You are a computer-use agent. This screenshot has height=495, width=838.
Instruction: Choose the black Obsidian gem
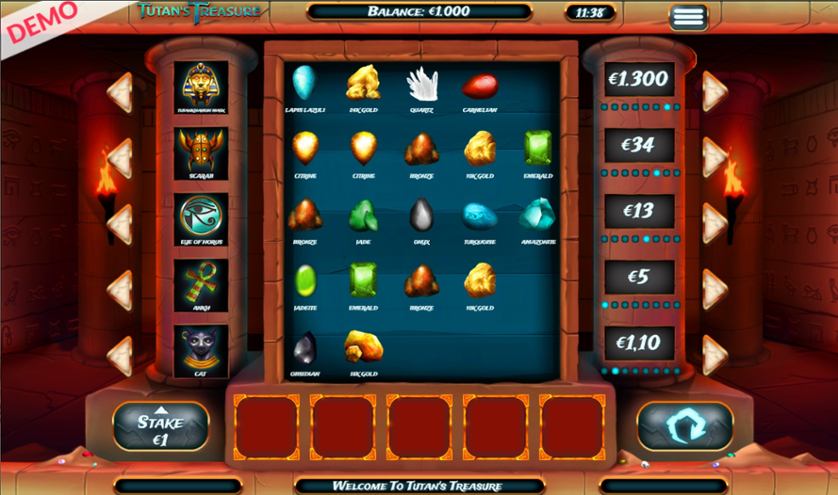(304, 348)
